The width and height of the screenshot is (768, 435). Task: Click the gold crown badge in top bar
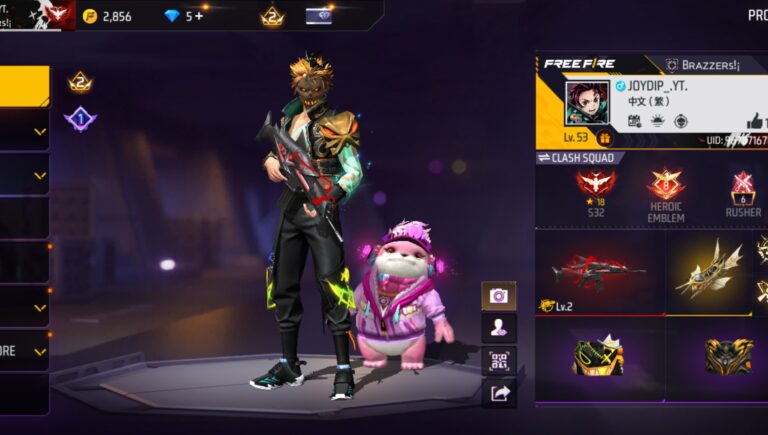pyautogui.click(x=271, y=16)
